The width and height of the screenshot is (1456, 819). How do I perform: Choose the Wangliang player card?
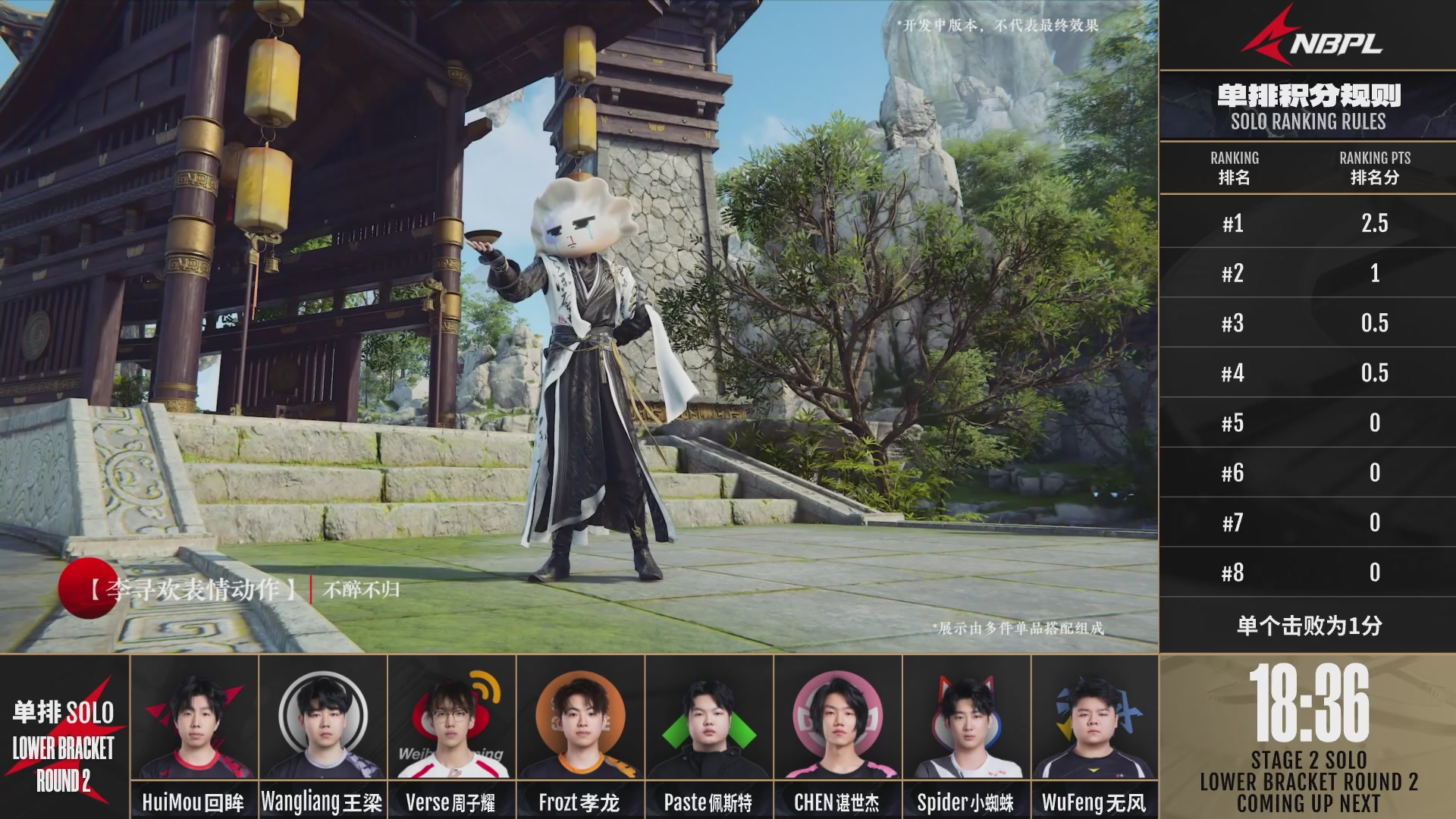323,720
